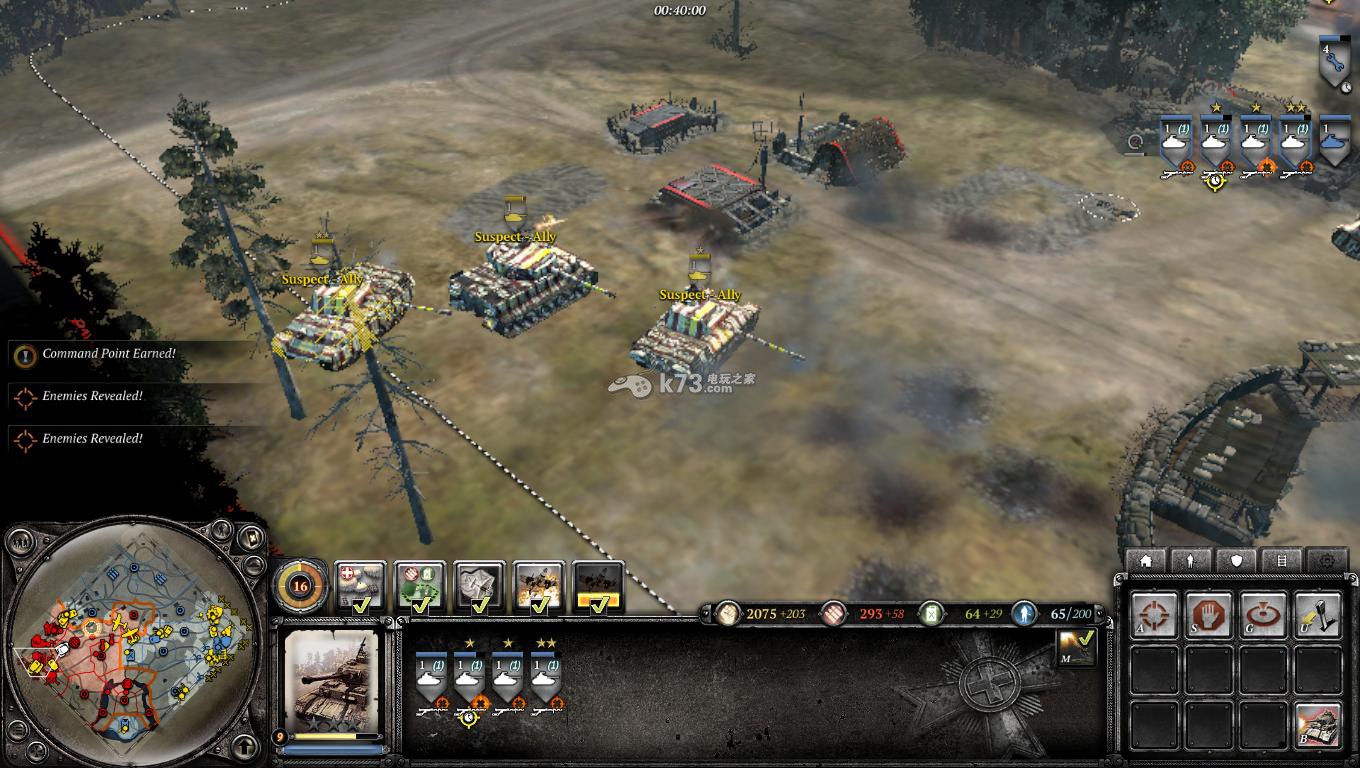1360x768 pixels.
Task: Activate the highlighted yellow commander ability
Action: [599, 586]
